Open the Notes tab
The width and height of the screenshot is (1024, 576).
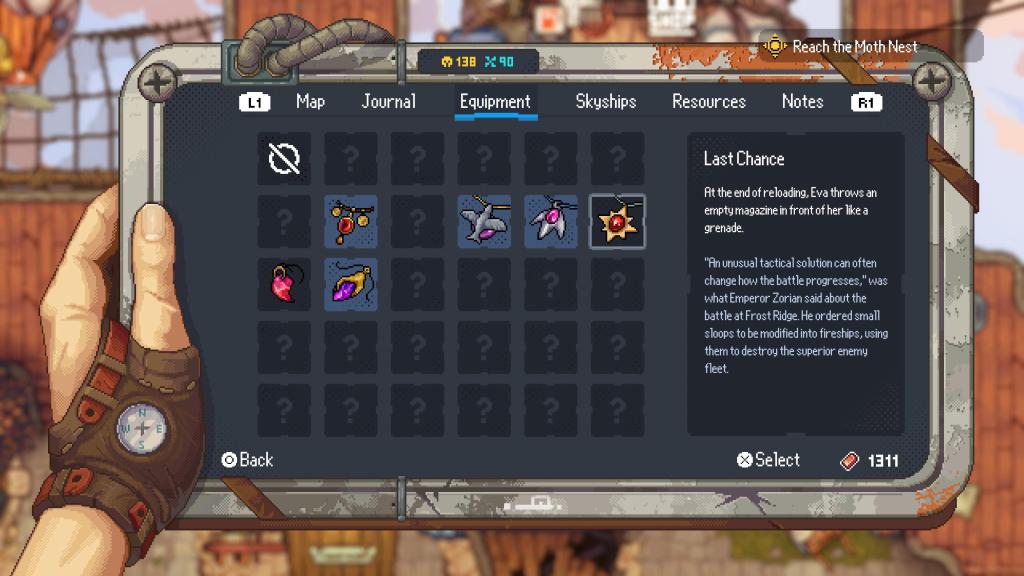803,102
